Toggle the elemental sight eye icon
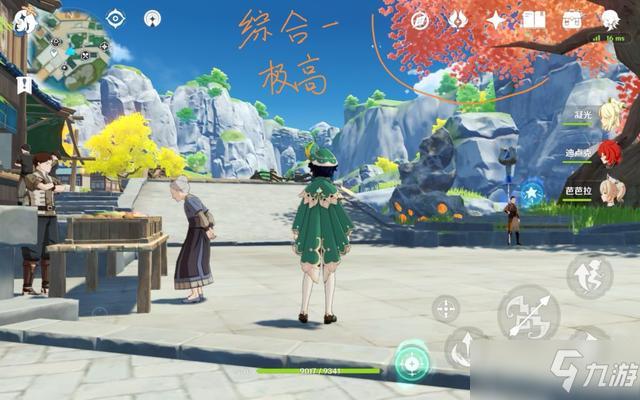640x400 pixels. point(115,18)
